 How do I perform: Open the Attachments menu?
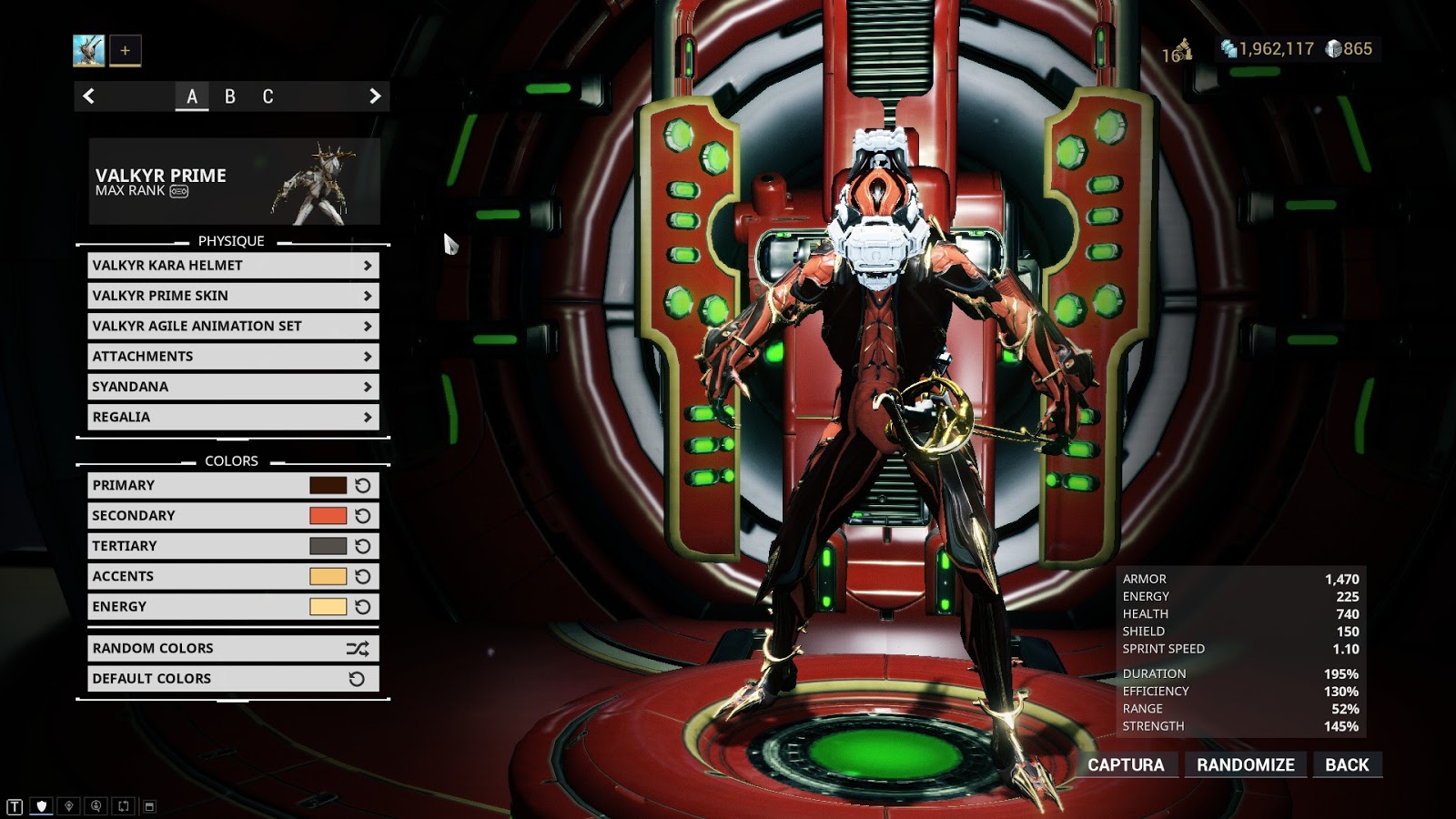pos(233,357)
